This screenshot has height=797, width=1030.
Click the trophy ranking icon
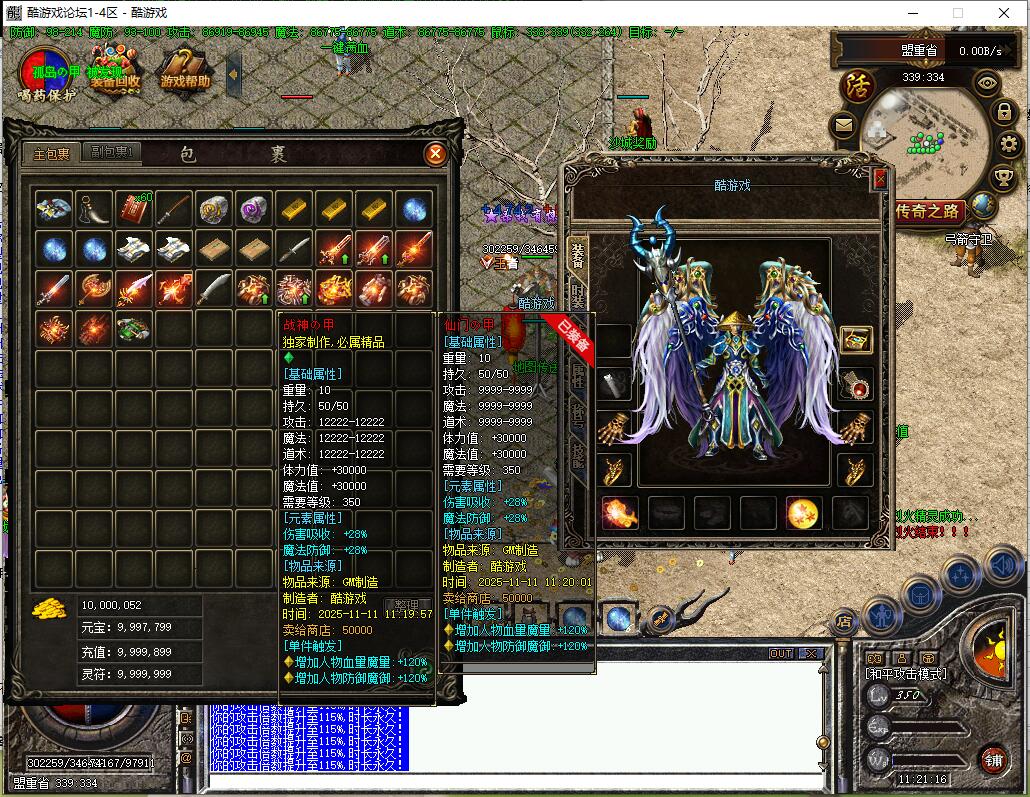[x=1004, y=178]
